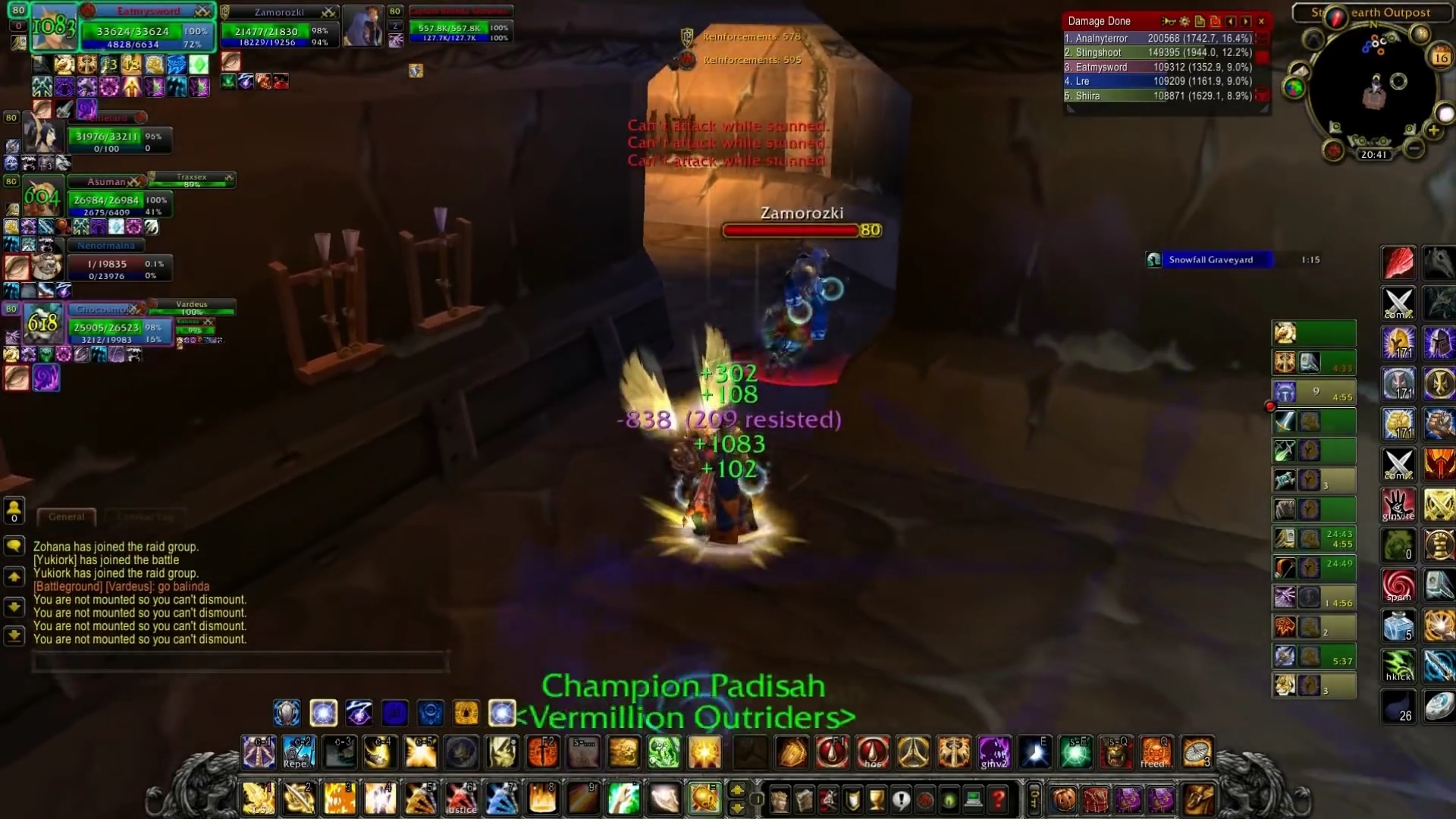This screenshot has height=819, width=1456.
Task: Open the chat bubble menu icon
Action: (14, 547)
